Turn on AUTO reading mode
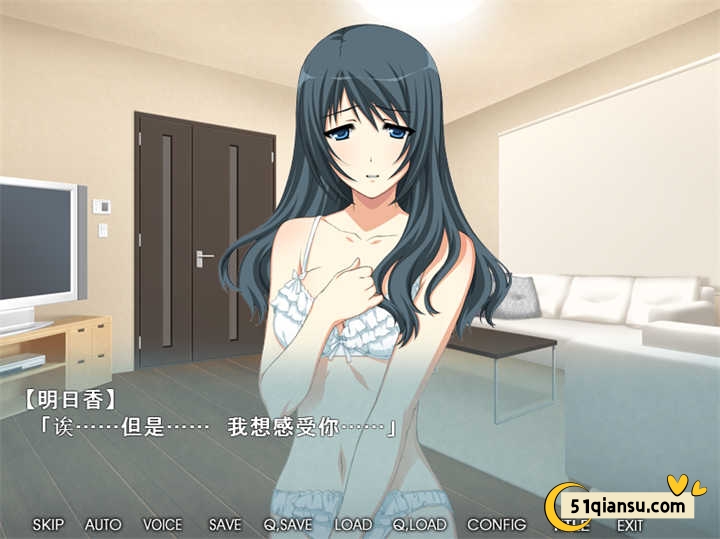720x539 pixels. point(103,524)
